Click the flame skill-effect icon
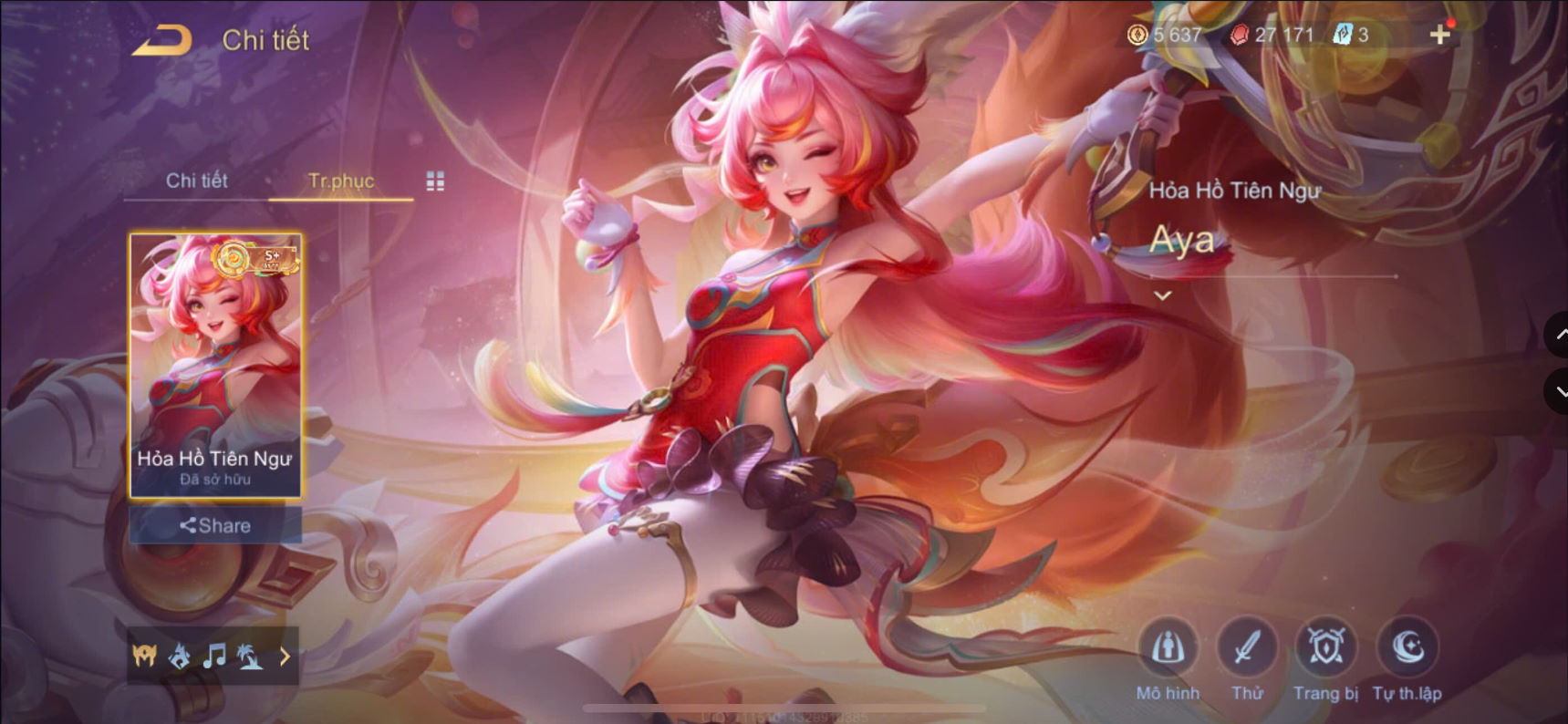1568x724 pixels. pos(180,655)
